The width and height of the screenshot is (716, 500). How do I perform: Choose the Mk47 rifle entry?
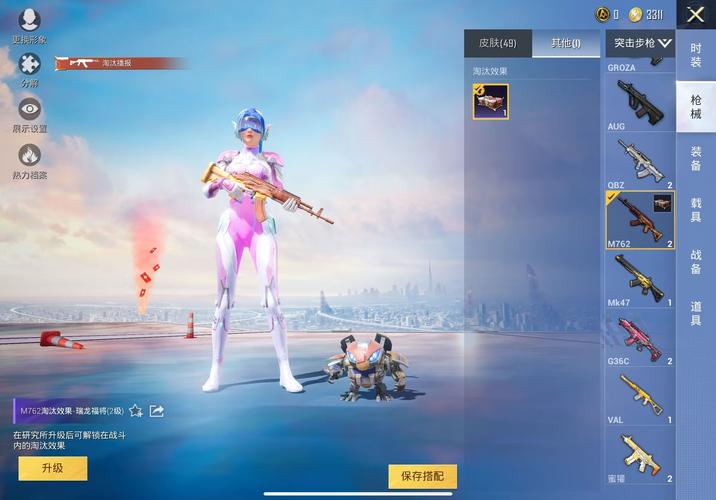[640, 278]
